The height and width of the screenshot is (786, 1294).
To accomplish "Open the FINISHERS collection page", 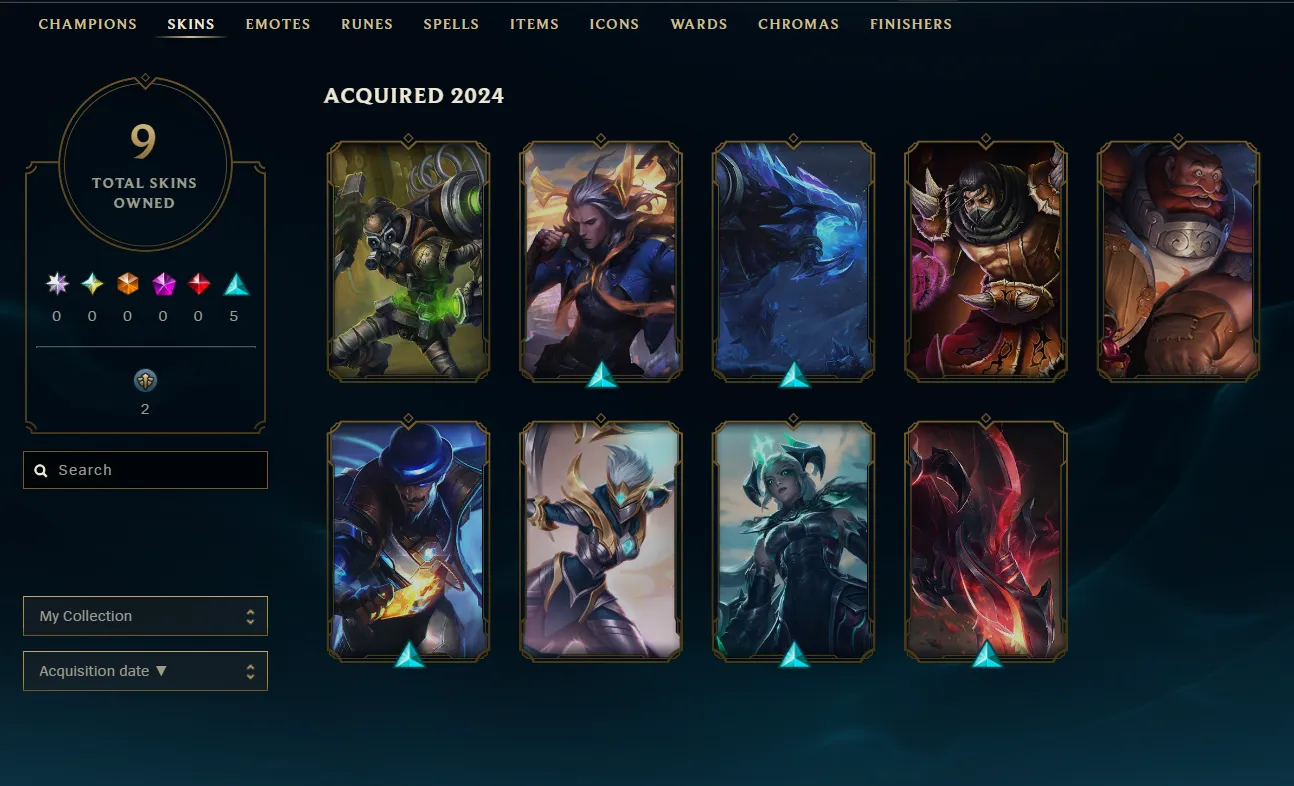I will (910, 24).
